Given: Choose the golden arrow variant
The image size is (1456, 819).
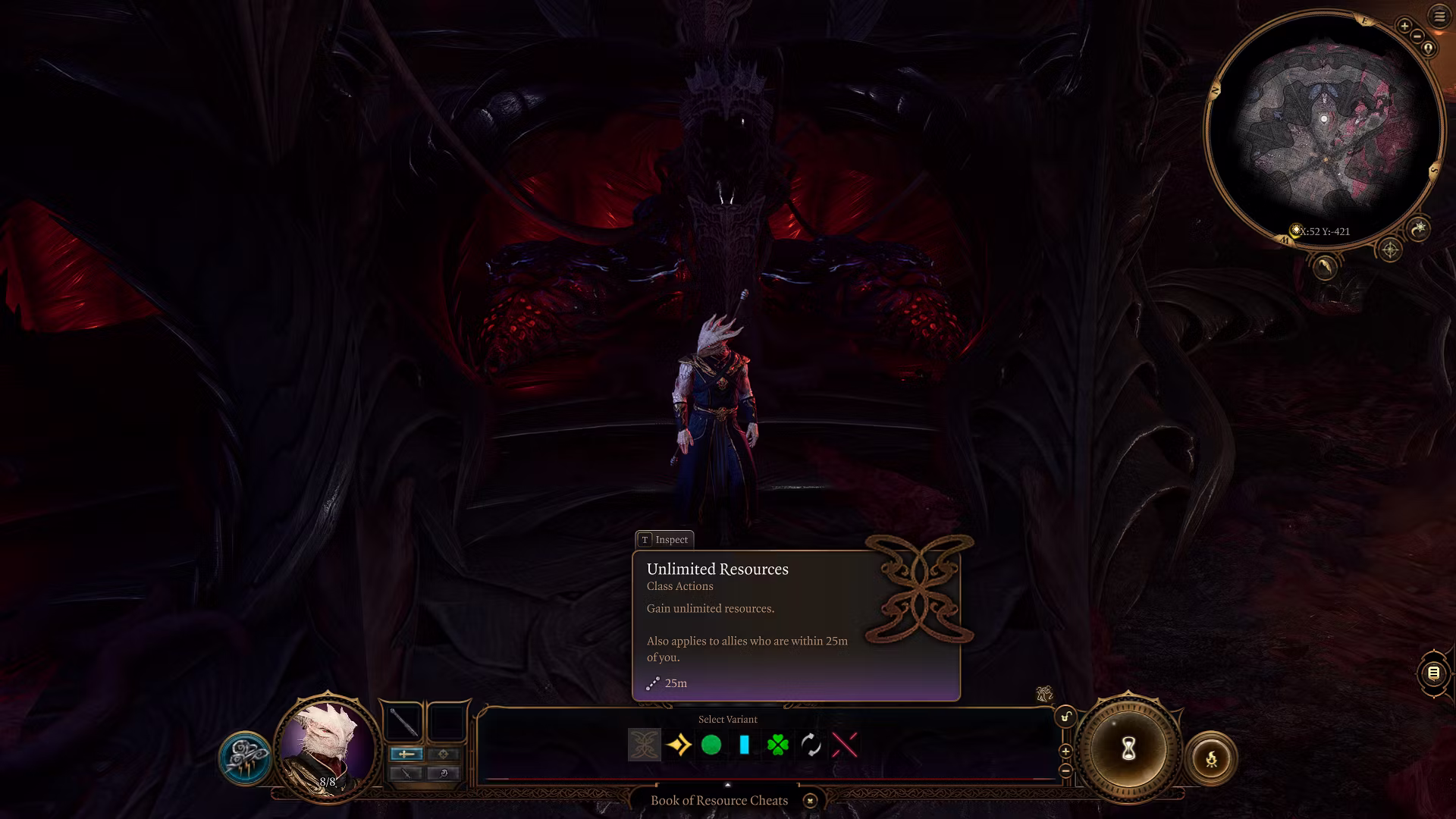Looking at the screenshot, I should click(679, 745).
